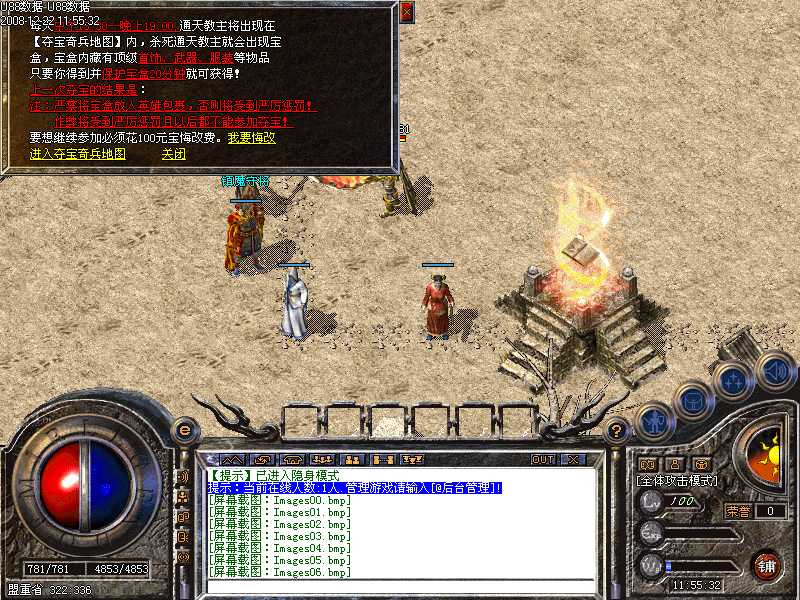
Task: Click the blue humanoid figure orb button
Action: 653,422
